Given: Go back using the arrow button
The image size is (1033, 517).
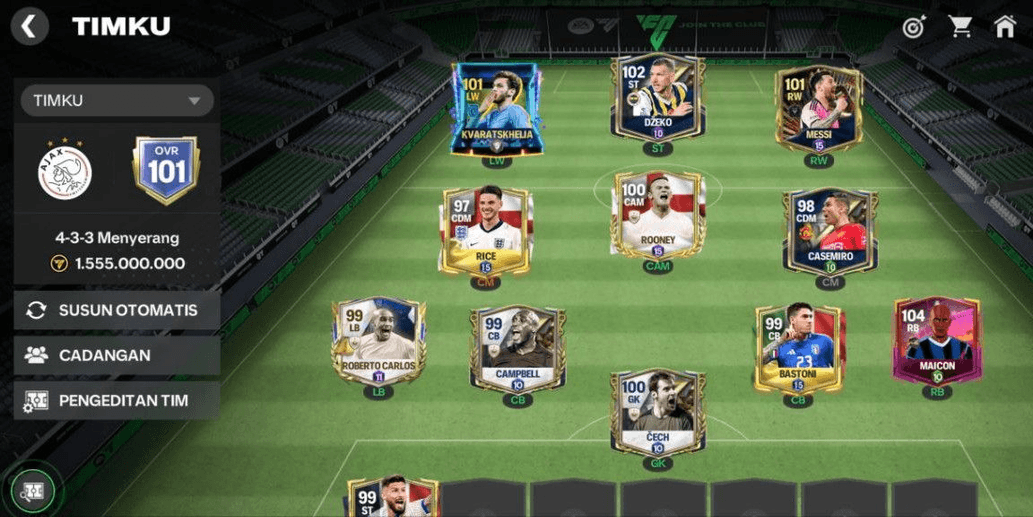Looking at the screenshot, I should 30,26.
